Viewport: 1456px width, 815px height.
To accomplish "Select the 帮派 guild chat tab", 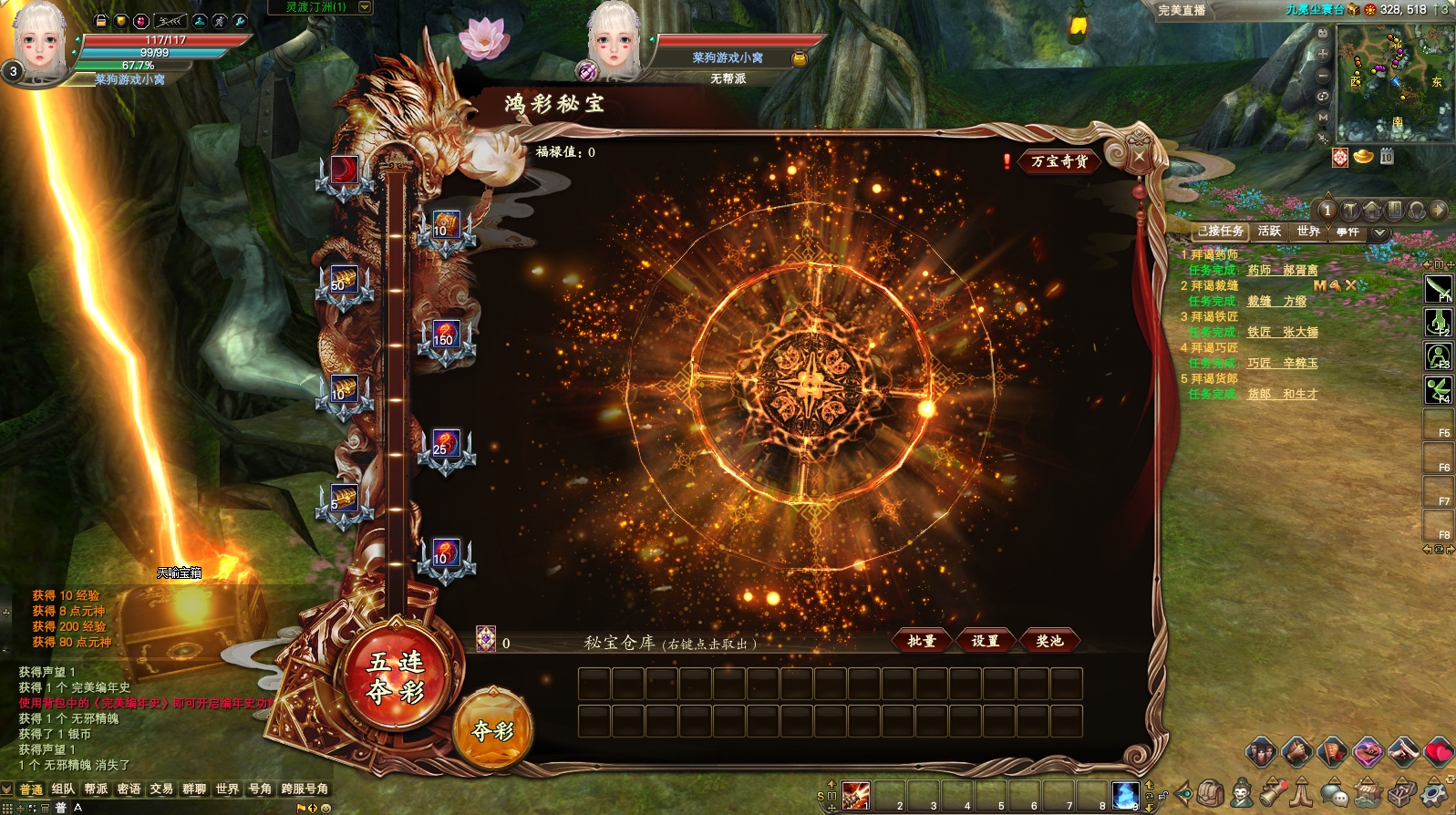I will click(x=96, y=789).
